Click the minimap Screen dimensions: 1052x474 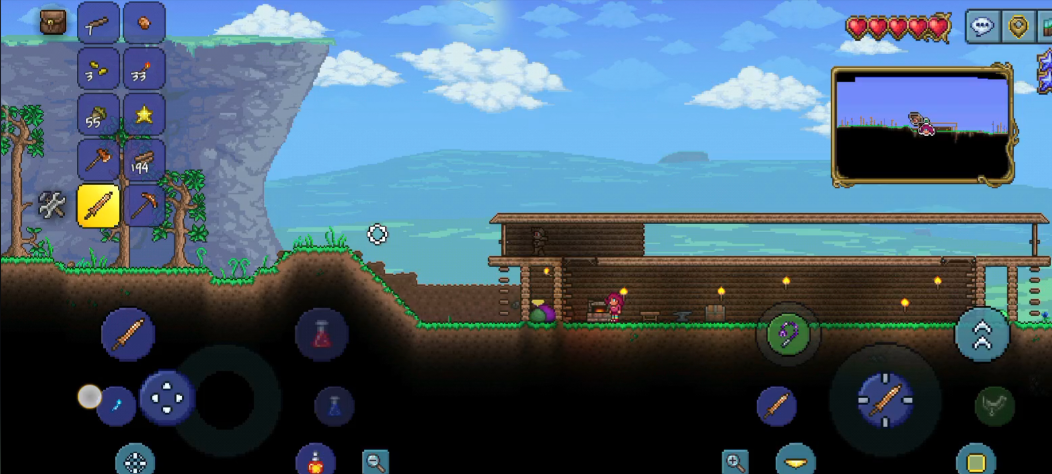[923, 126]
